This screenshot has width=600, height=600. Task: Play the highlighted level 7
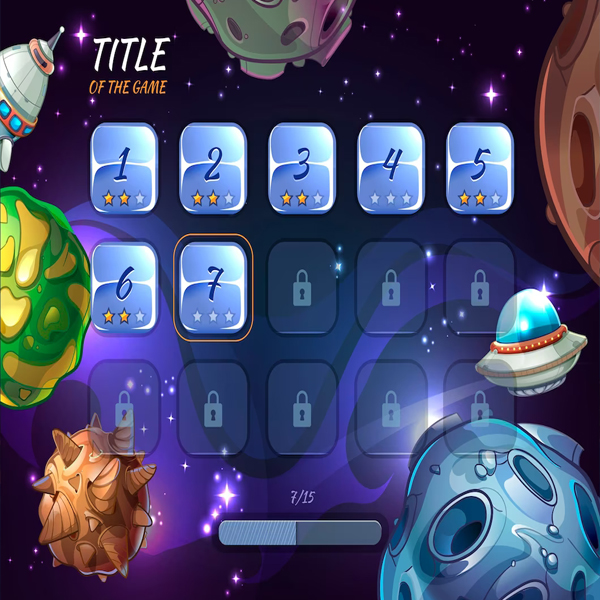pos(213,287)
